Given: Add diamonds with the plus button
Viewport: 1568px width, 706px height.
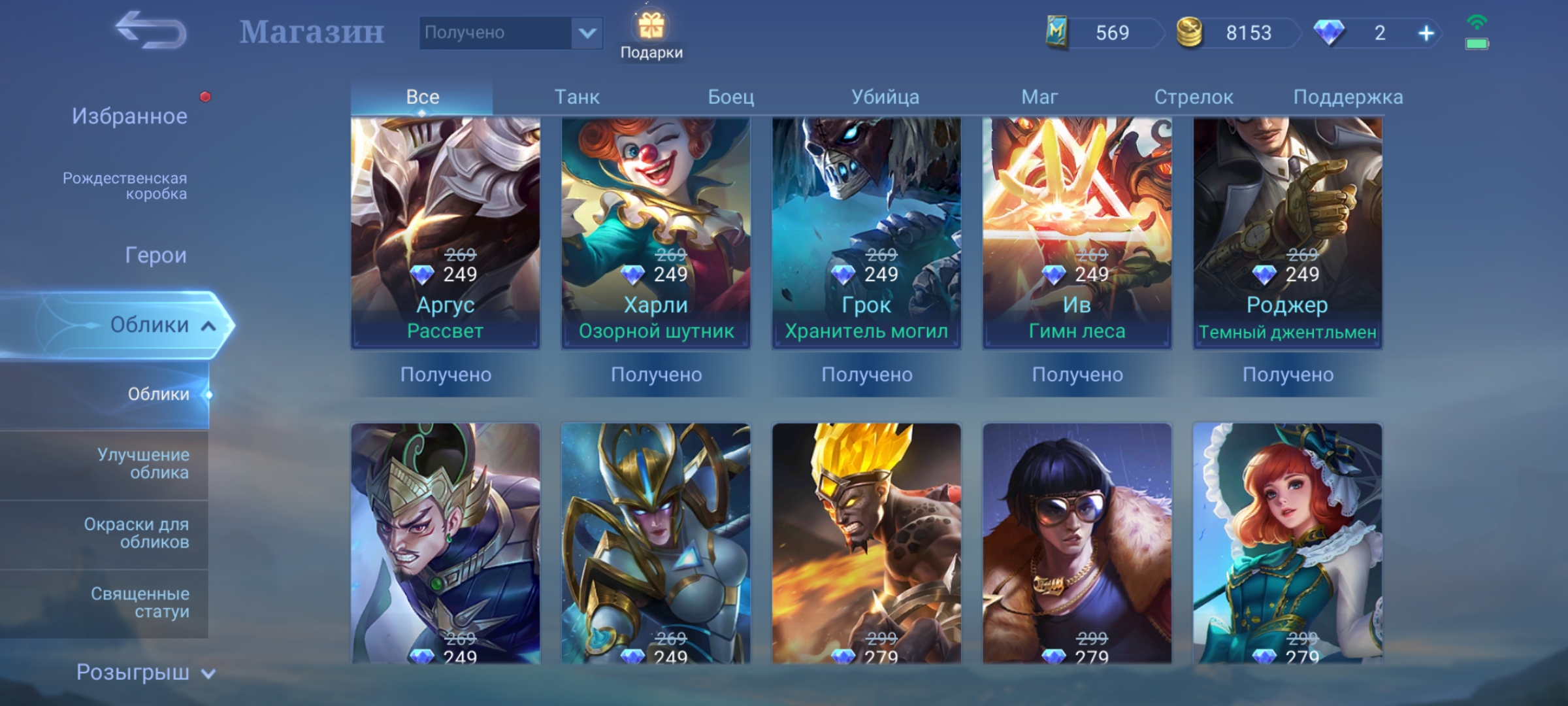Looking at the screenshot, I should point(1426,33).
